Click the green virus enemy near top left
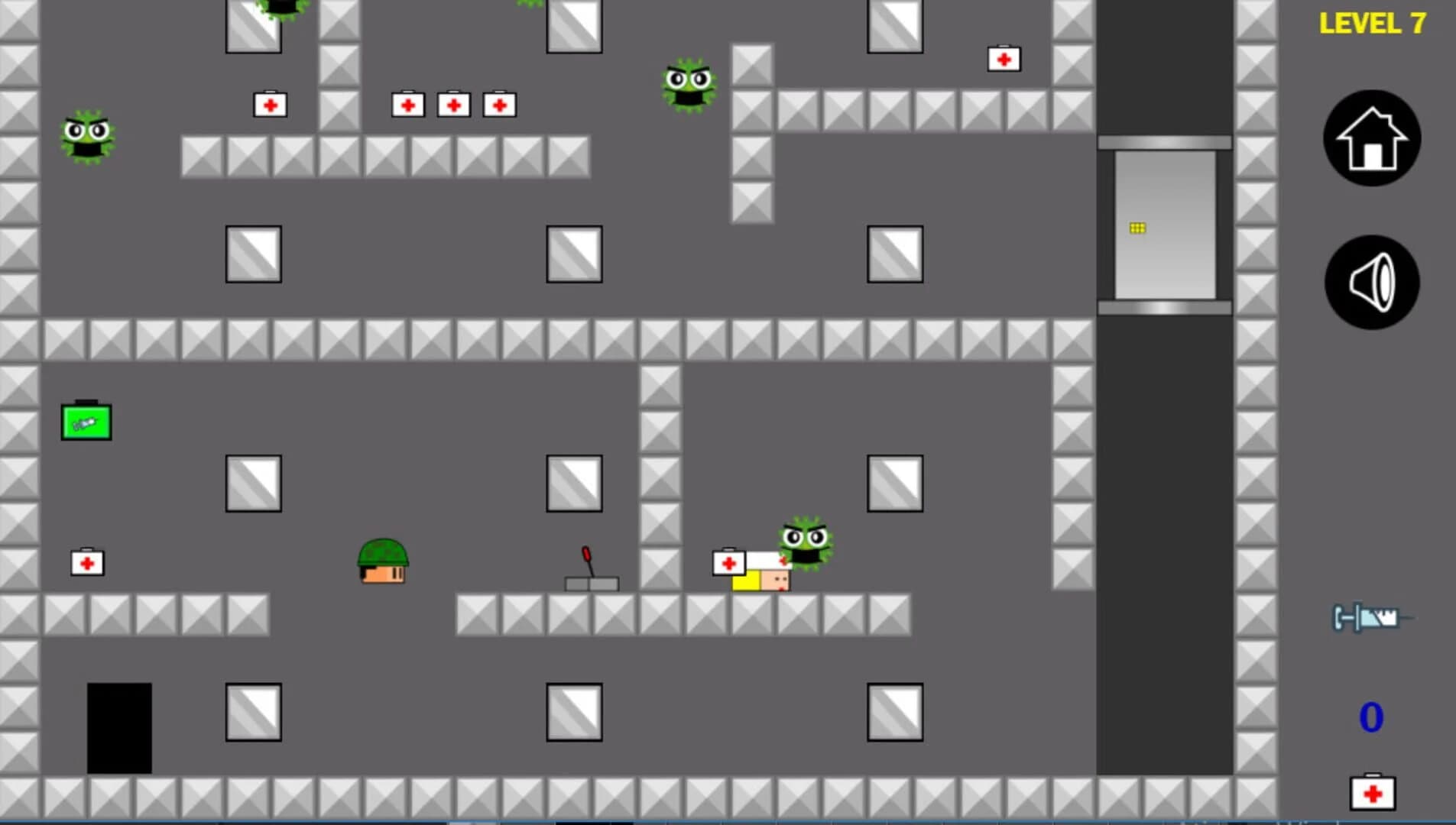The width and height of the screenshot is (1456, 825). pyautogui.click(x=87, y=137)
